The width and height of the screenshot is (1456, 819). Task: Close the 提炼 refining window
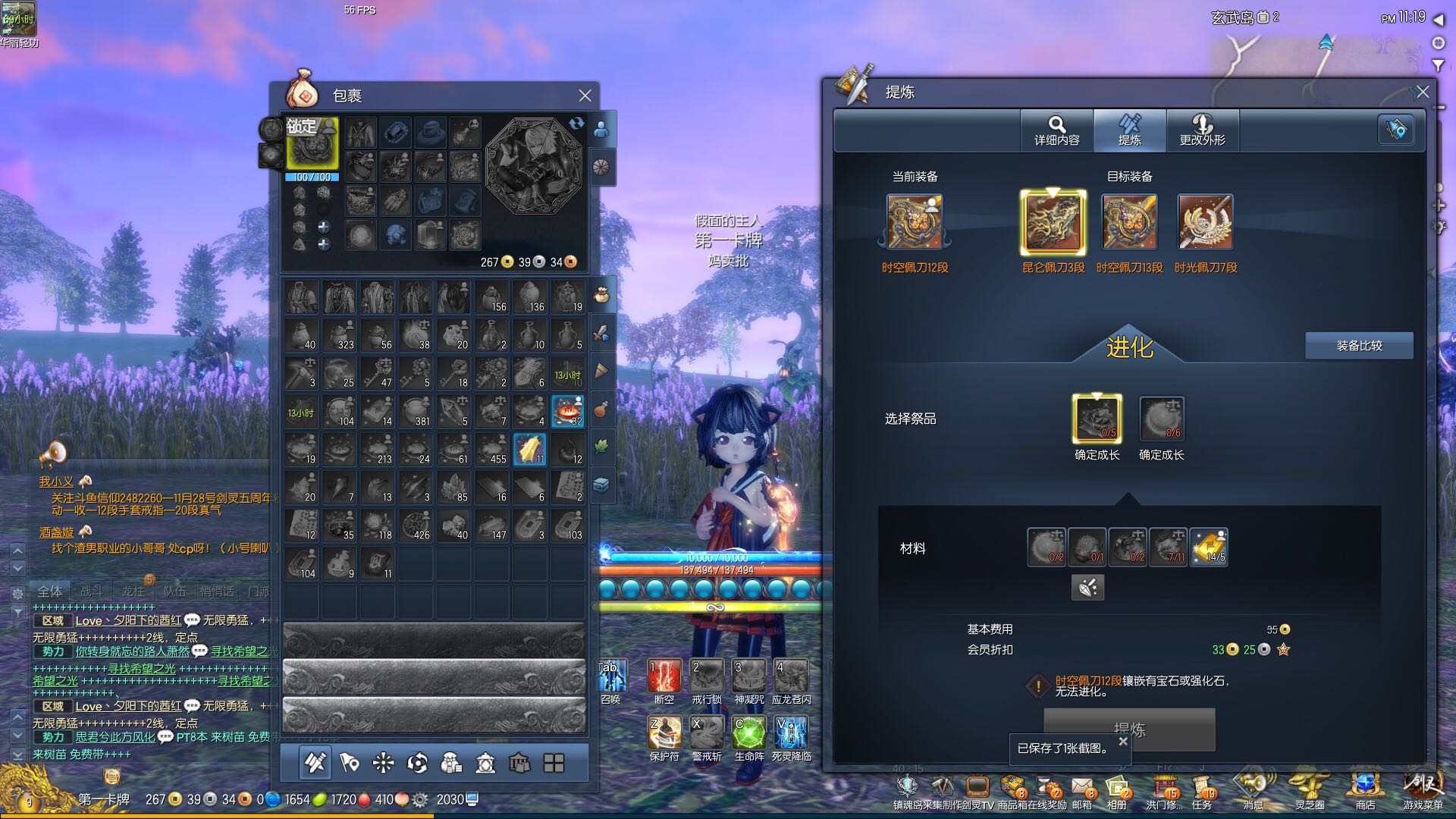pyautogui.click(x=1423, y=92)
